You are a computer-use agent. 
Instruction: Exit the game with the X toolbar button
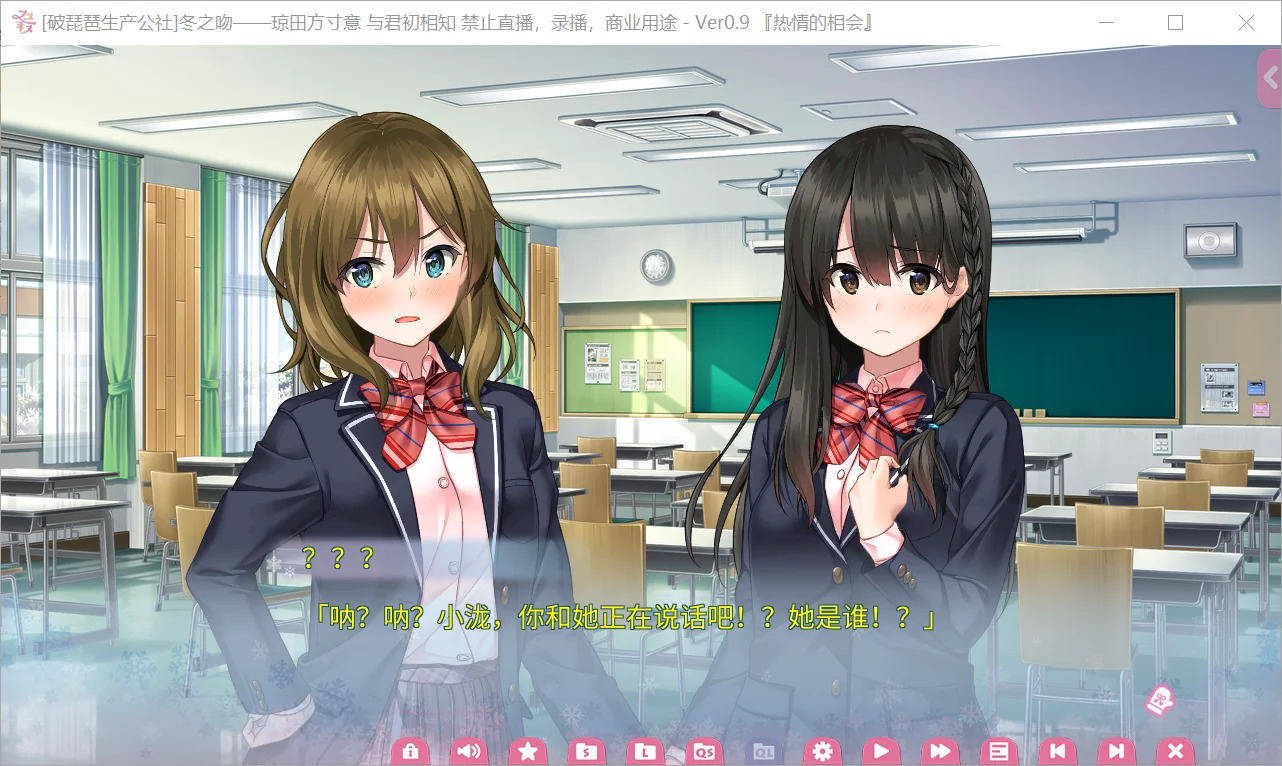[1175, 750]
